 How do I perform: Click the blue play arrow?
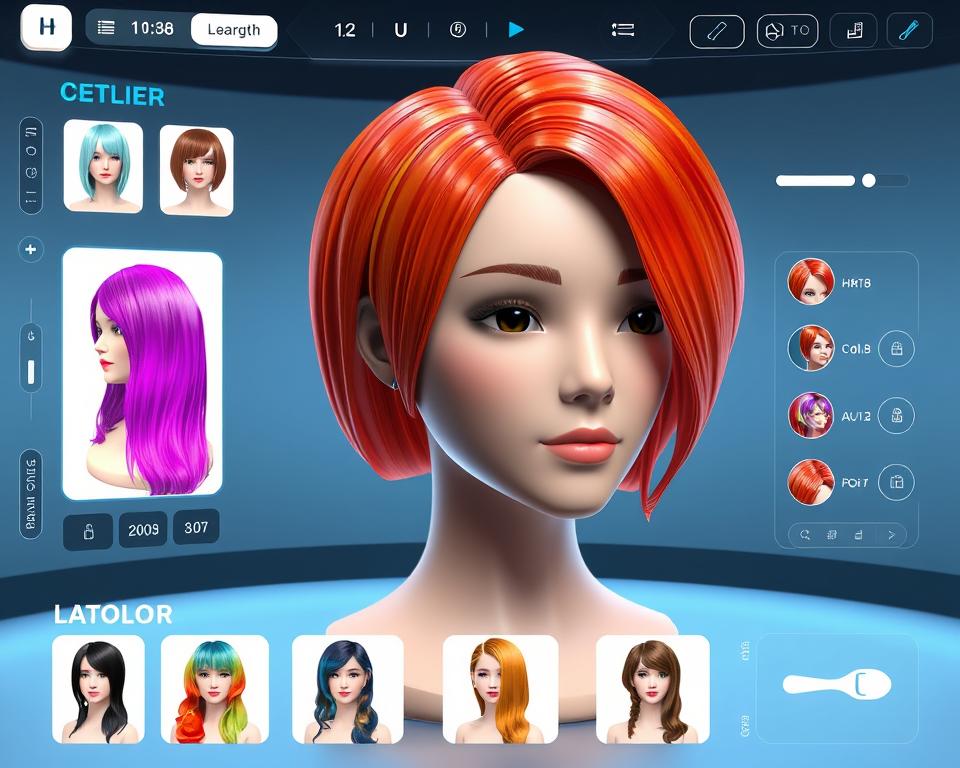click(516, 30)
